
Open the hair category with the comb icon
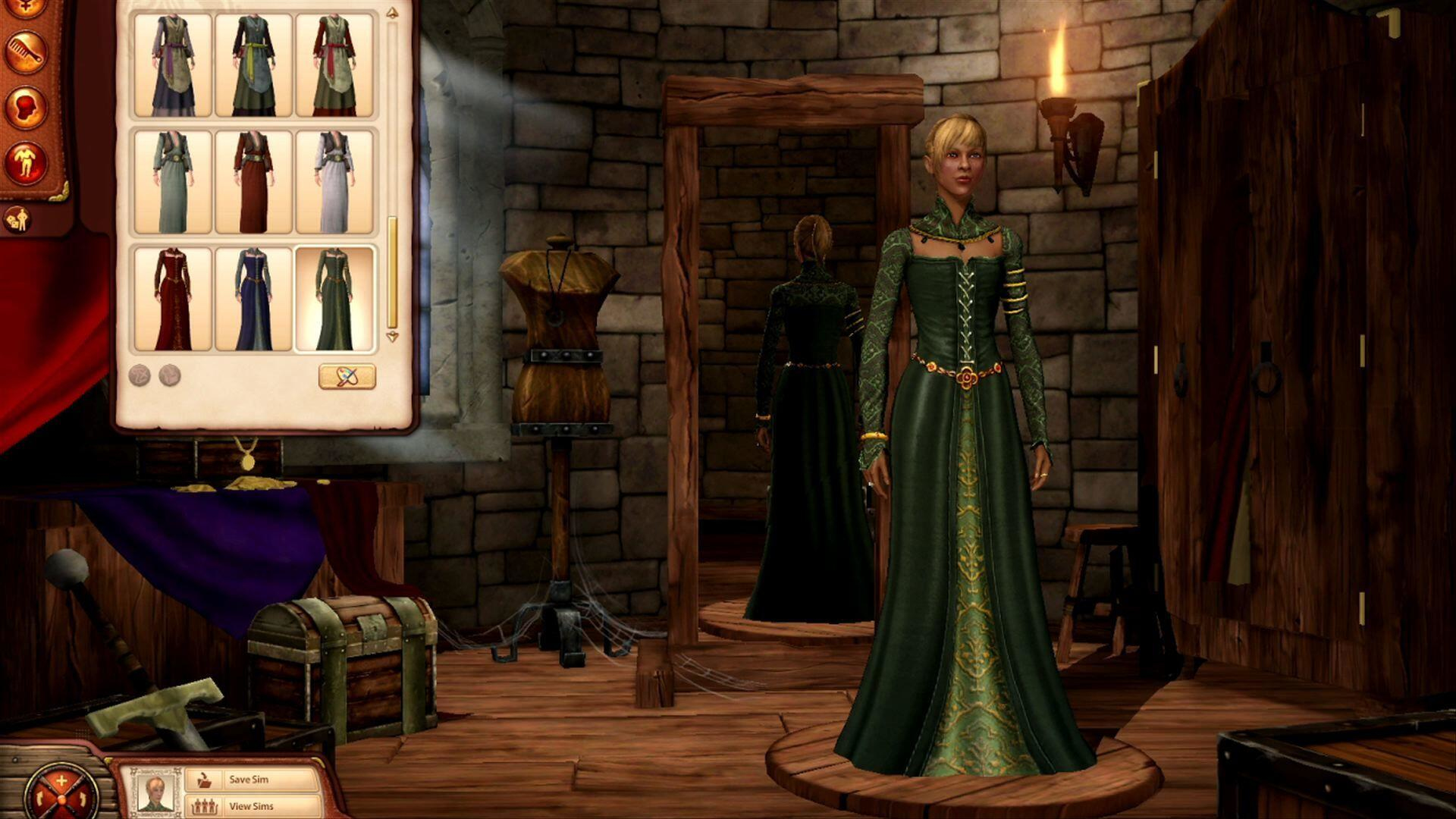[x=26, y=52]
